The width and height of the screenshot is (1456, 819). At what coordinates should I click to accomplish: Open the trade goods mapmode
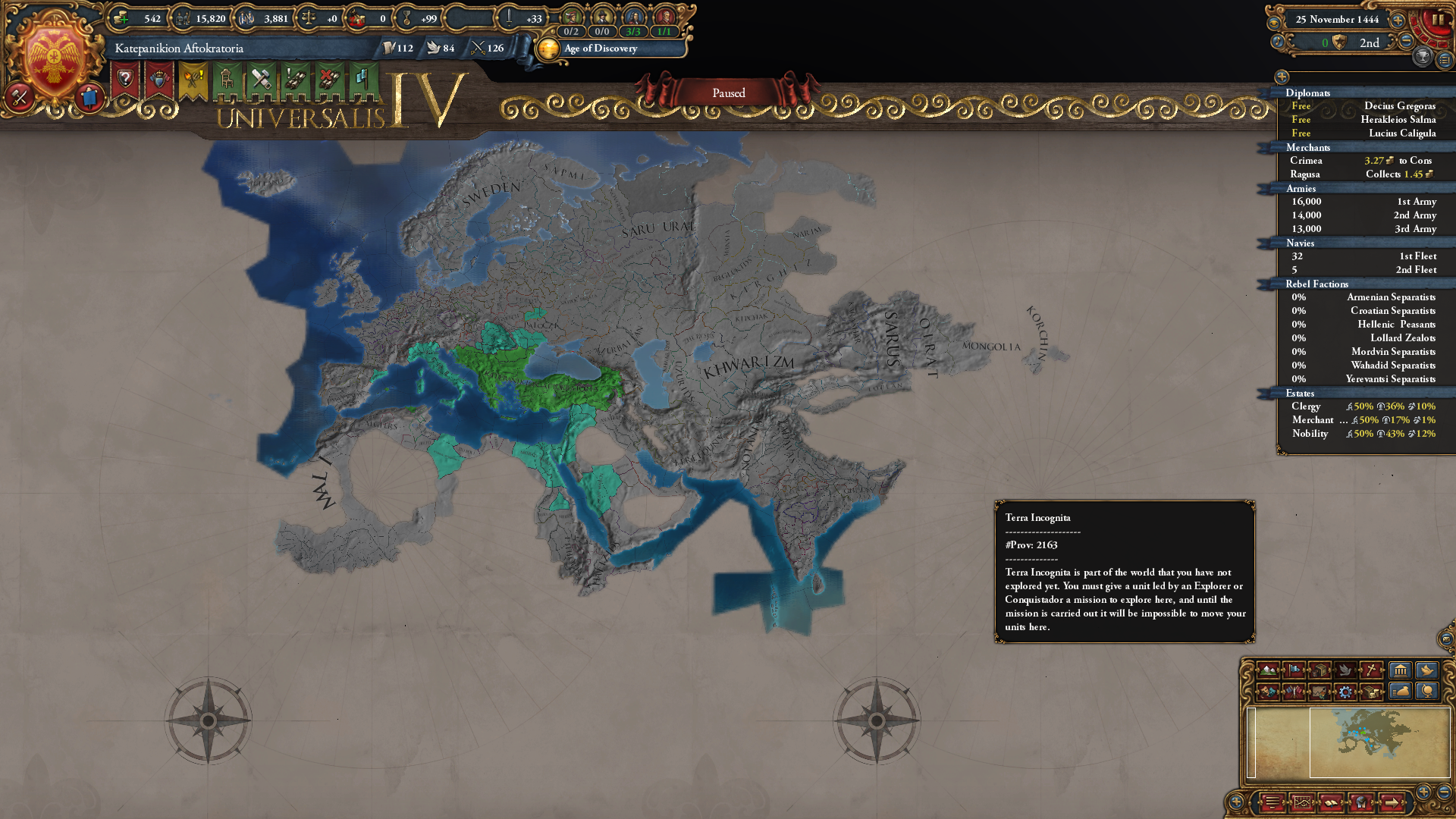1319,670
